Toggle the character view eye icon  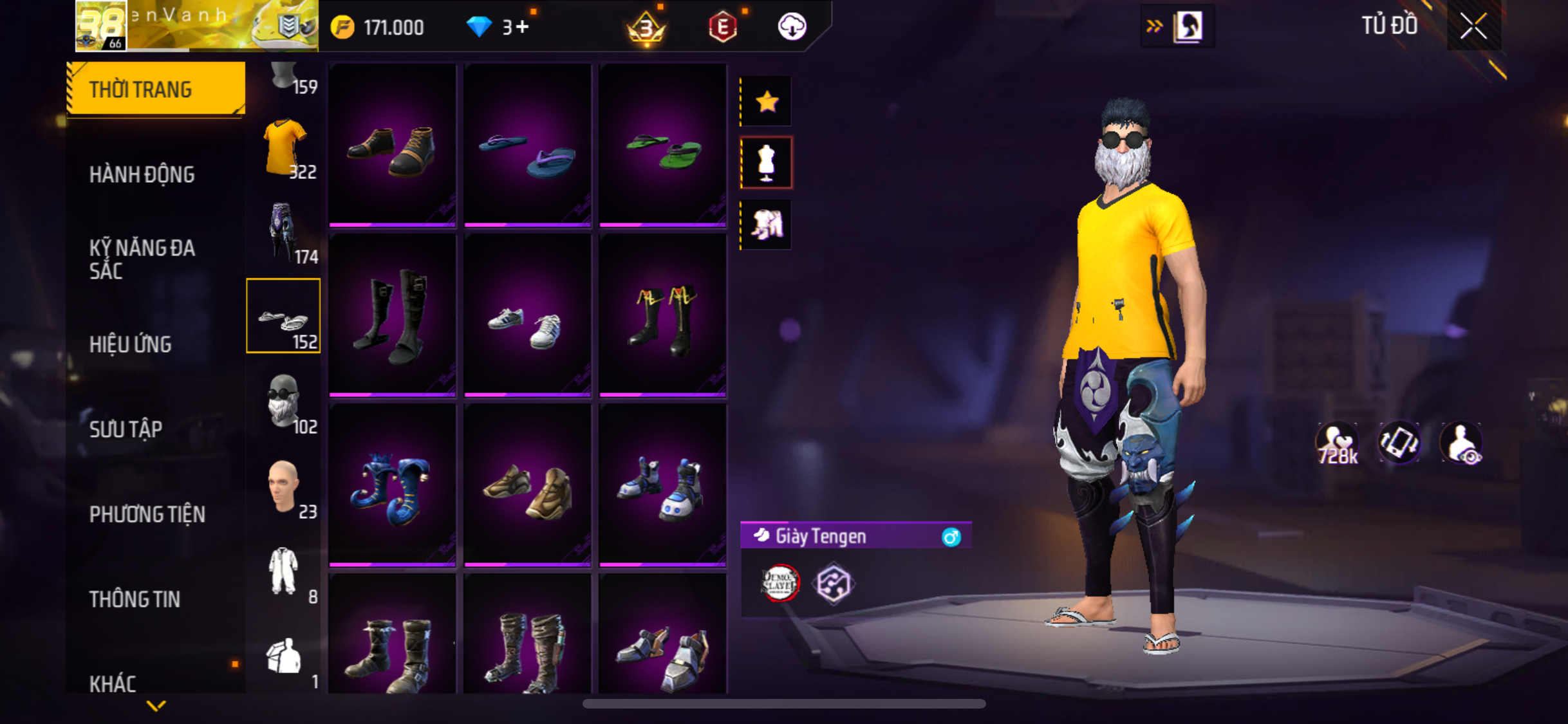pos(1462,443)
